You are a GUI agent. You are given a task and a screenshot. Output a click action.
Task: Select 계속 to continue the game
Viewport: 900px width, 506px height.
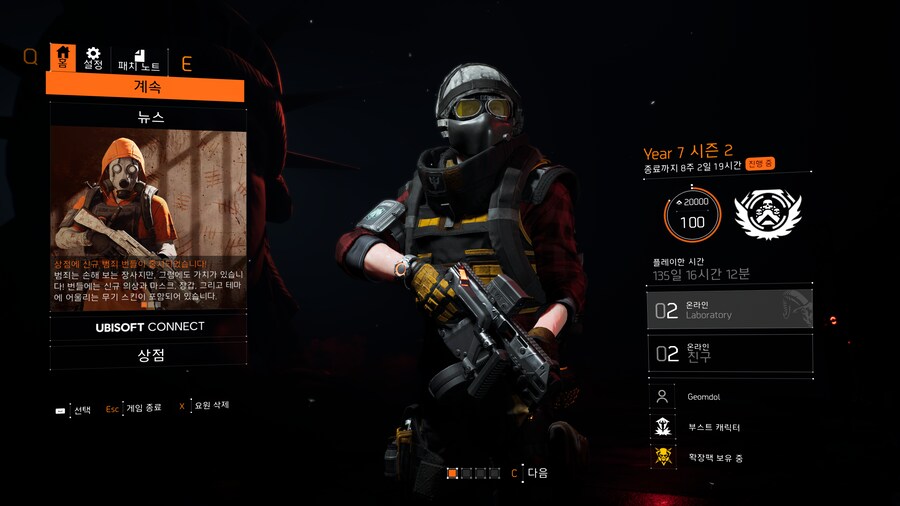pos(146,88)
